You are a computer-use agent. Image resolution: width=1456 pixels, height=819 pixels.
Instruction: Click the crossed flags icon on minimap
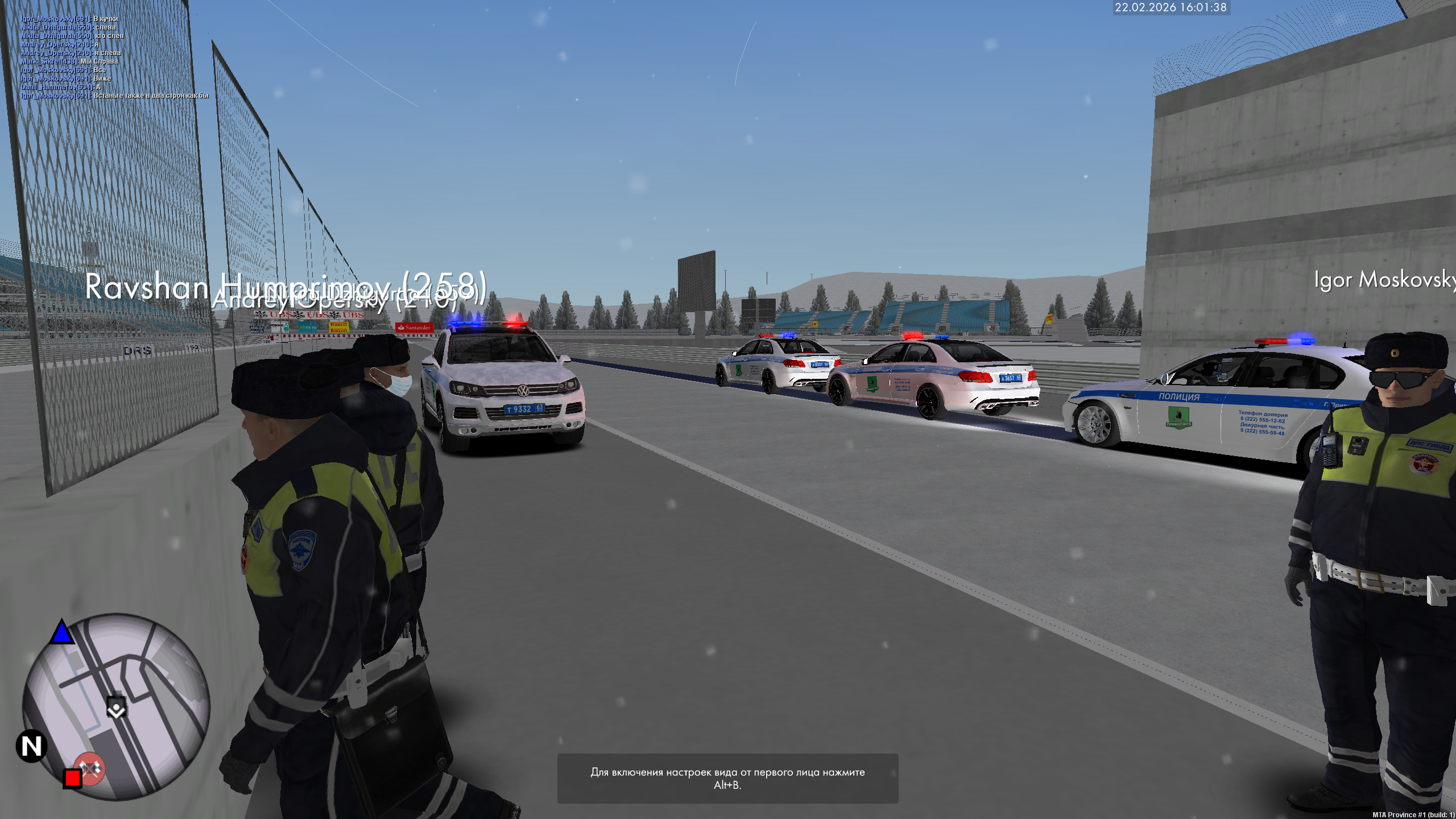[90, 768]
